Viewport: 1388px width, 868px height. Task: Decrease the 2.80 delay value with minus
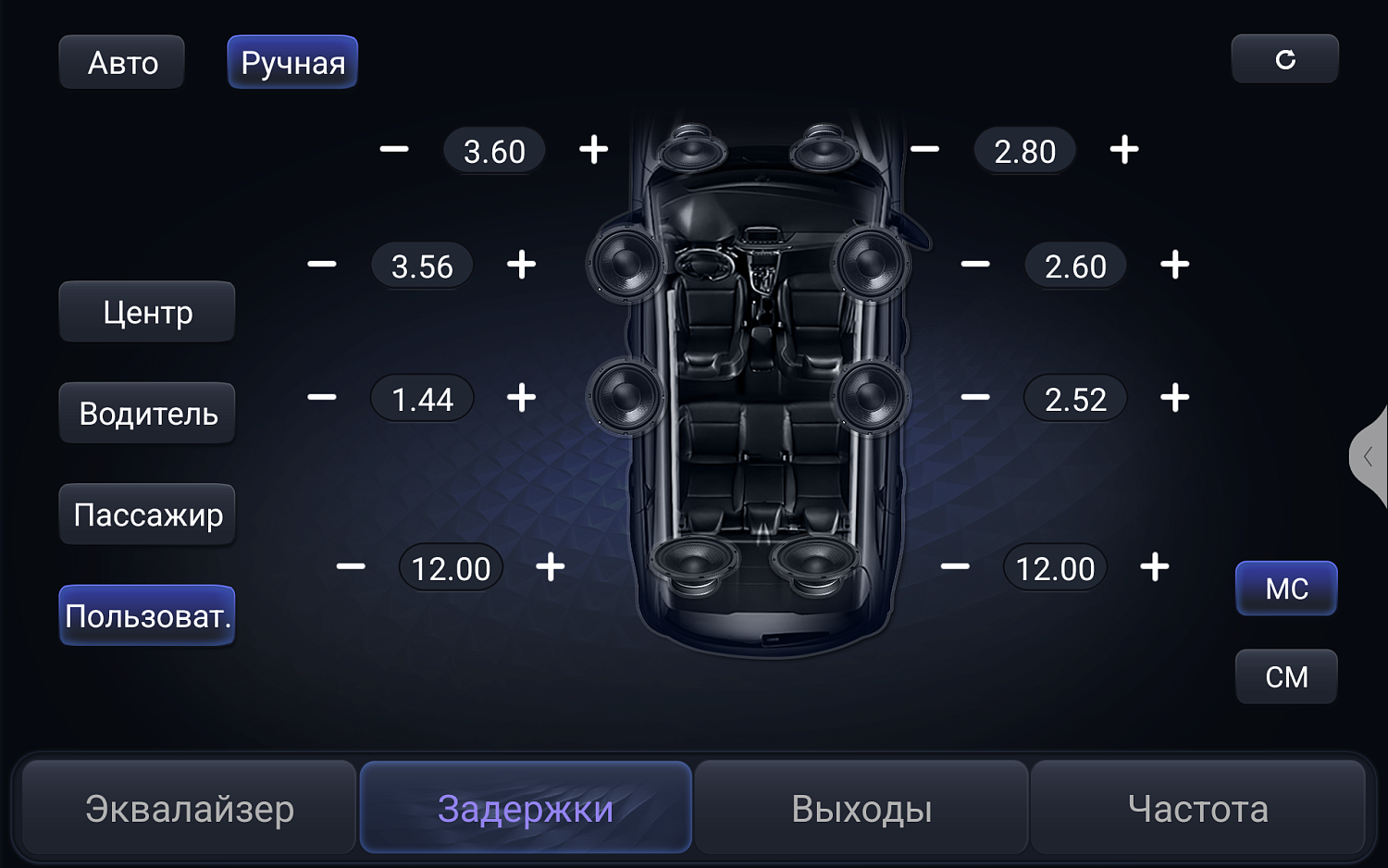925,149
